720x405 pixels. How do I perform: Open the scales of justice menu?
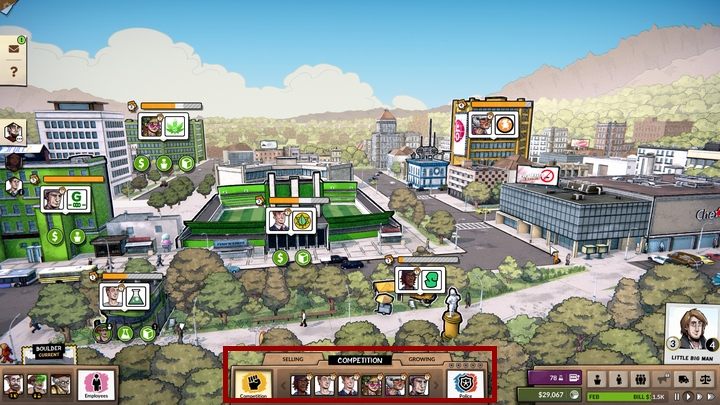tap(705, 379)
